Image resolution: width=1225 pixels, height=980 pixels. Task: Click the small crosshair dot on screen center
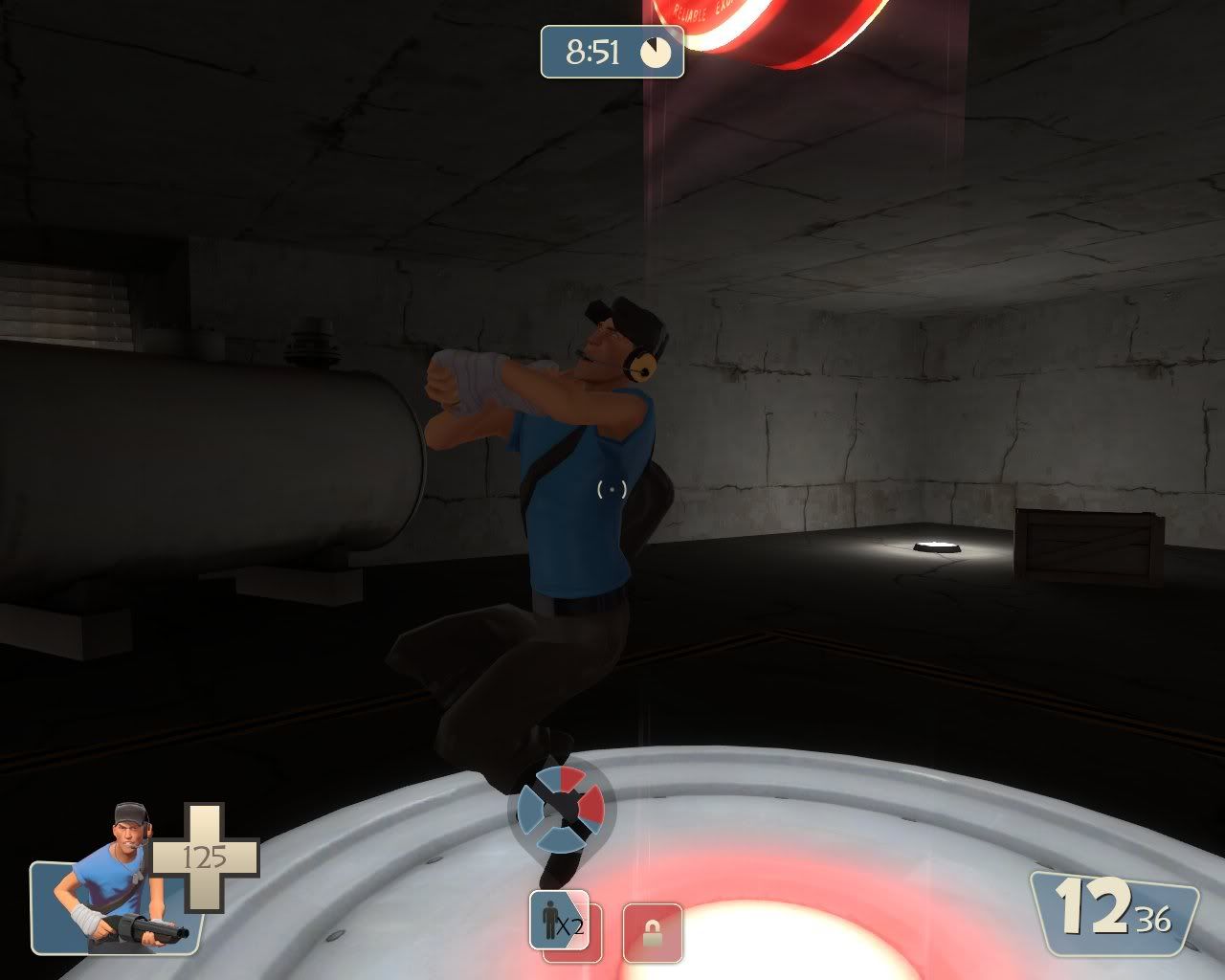(x=612, y=490)
